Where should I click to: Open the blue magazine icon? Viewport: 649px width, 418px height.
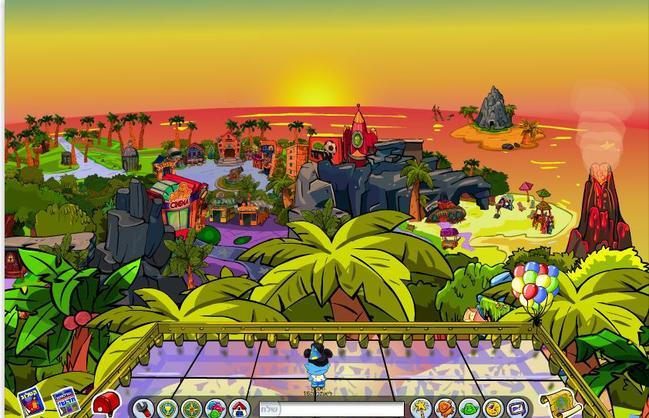[x=65, y=401]
